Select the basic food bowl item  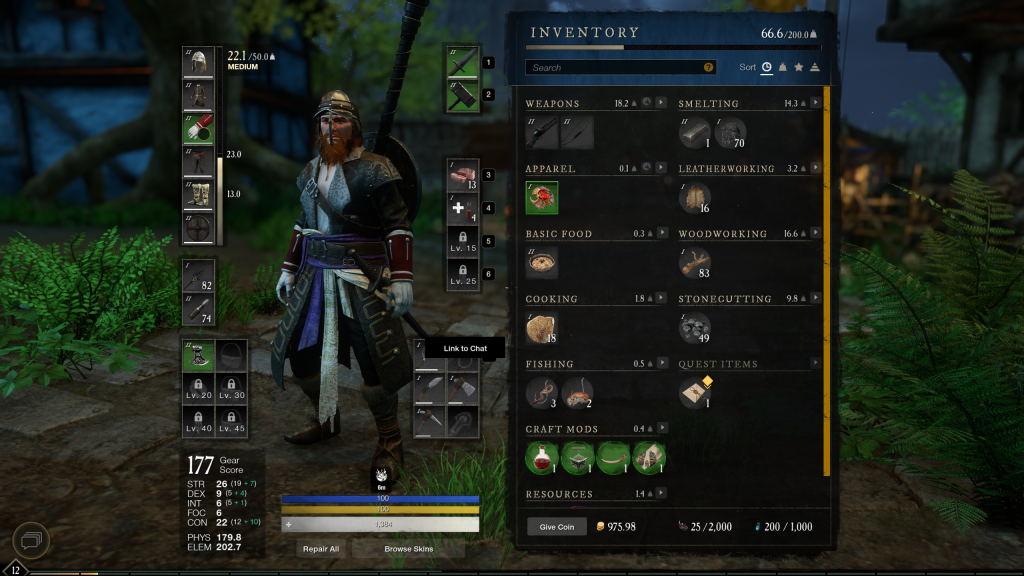[542, 263]
